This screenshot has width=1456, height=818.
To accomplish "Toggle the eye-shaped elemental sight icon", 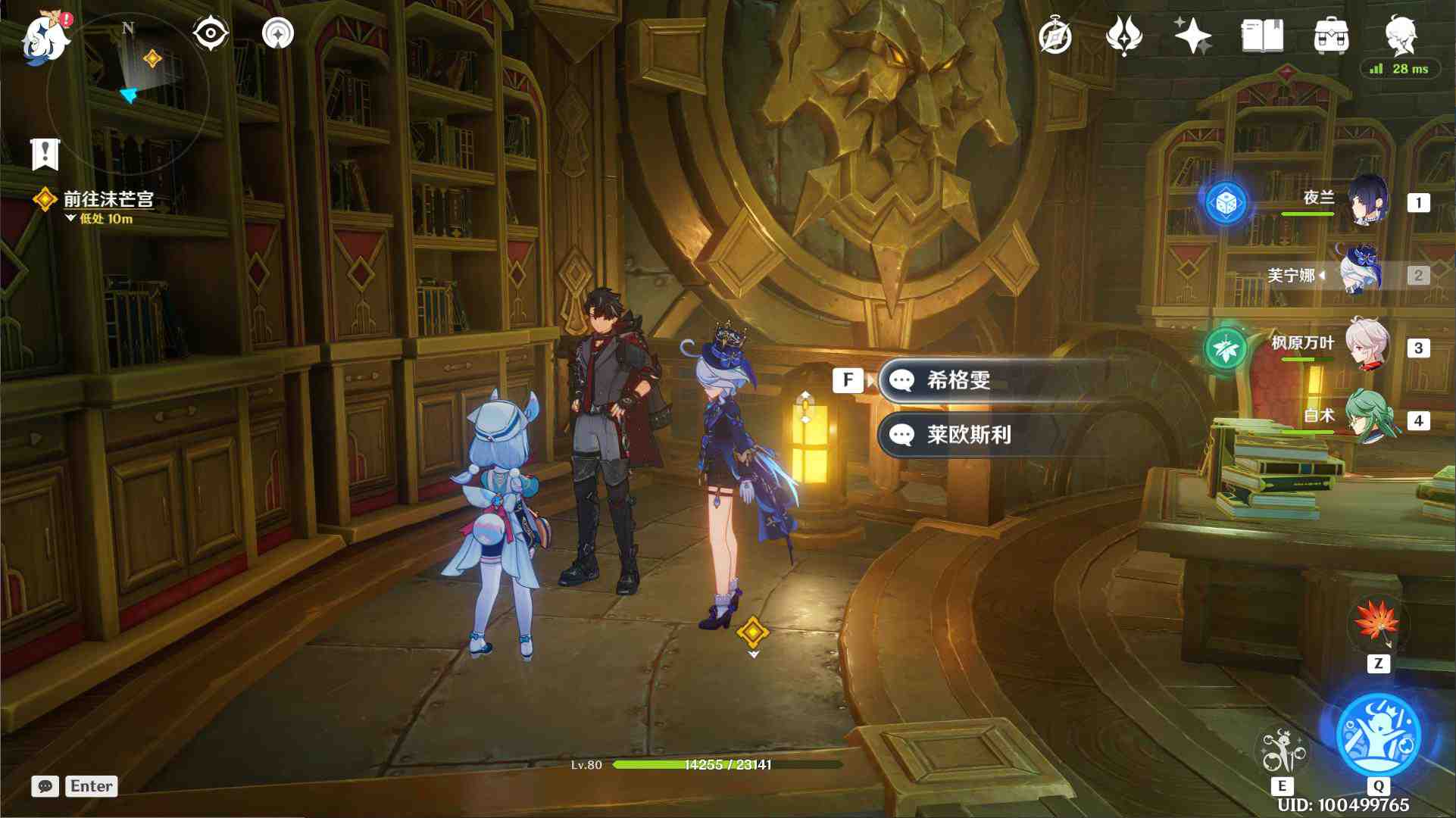I will coord(210,34).
